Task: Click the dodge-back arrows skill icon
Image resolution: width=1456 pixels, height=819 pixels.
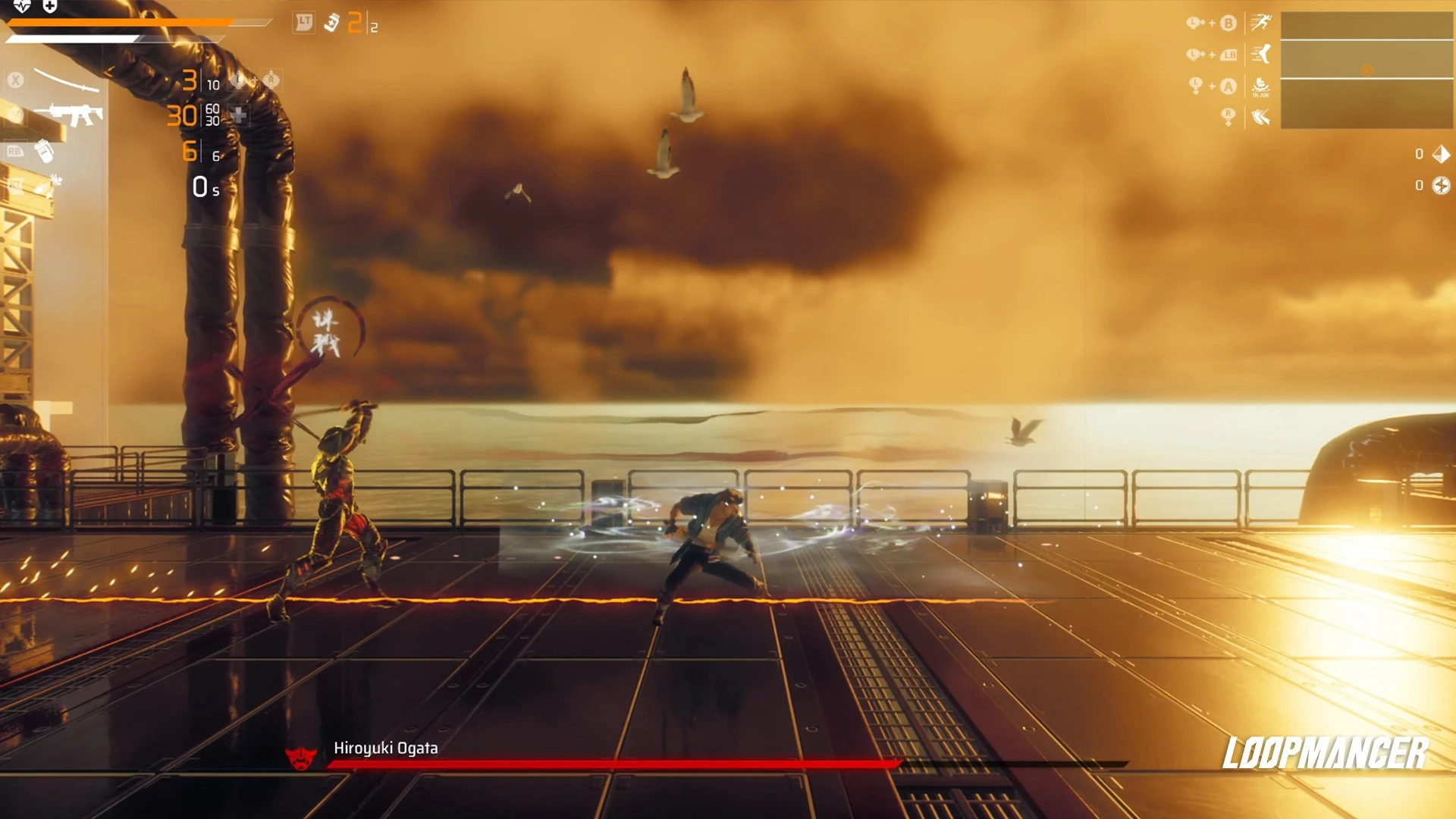Action: [x=1260, y=117]
